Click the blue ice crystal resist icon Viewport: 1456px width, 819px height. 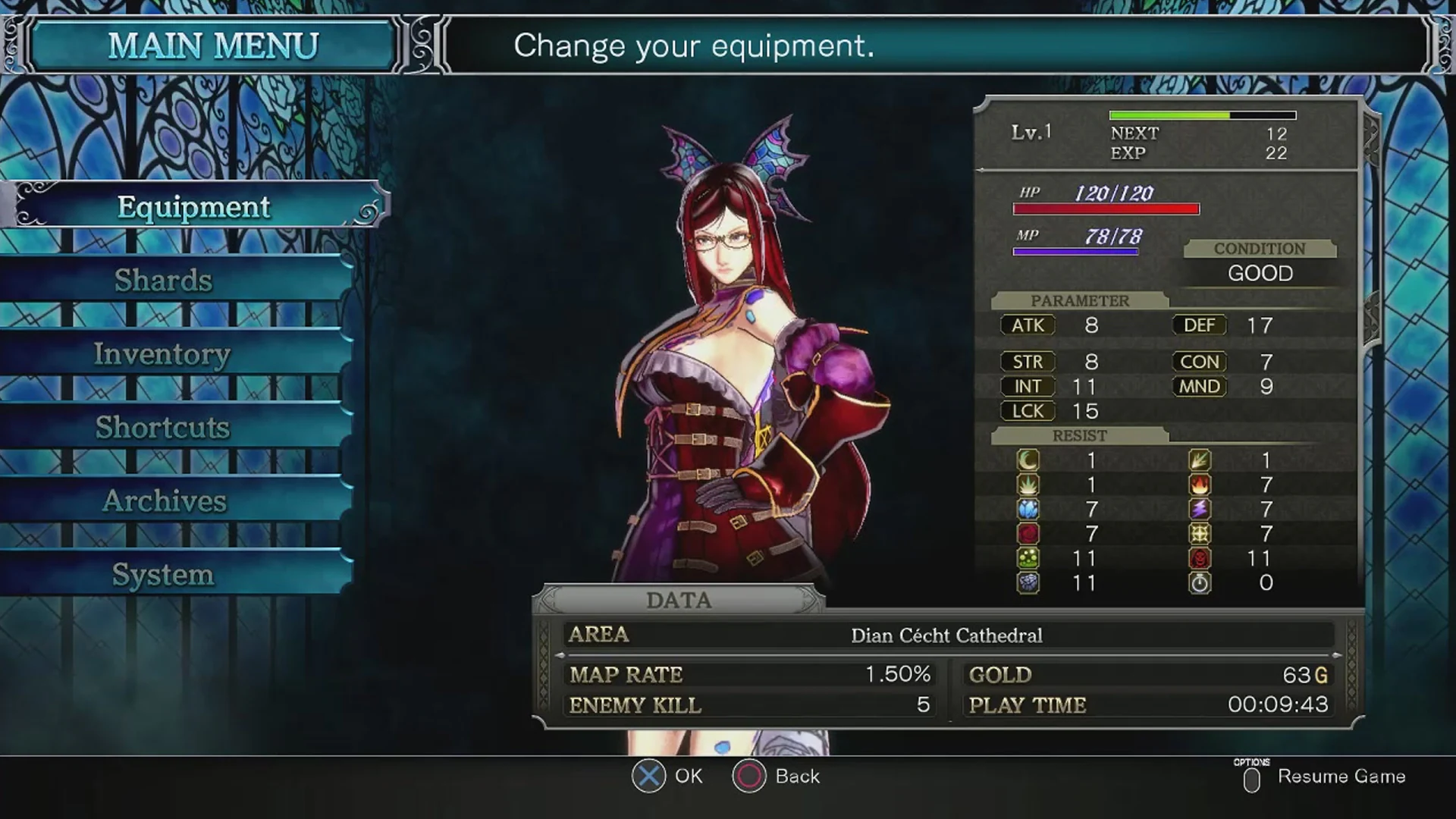pyautogui.click(x=1028, y=508)
